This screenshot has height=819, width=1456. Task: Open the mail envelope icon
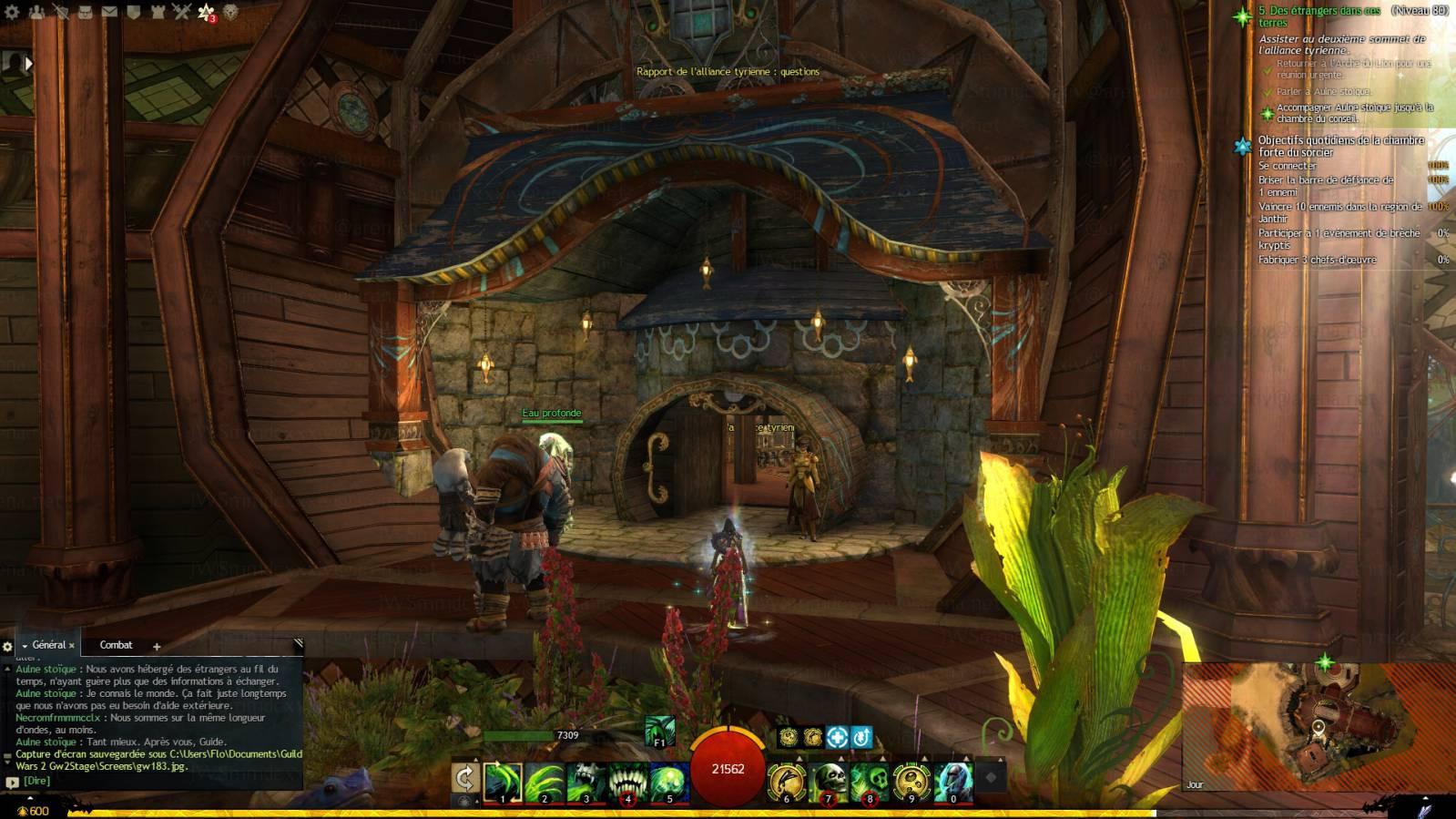pyautogui.click(x=109, y=12)
